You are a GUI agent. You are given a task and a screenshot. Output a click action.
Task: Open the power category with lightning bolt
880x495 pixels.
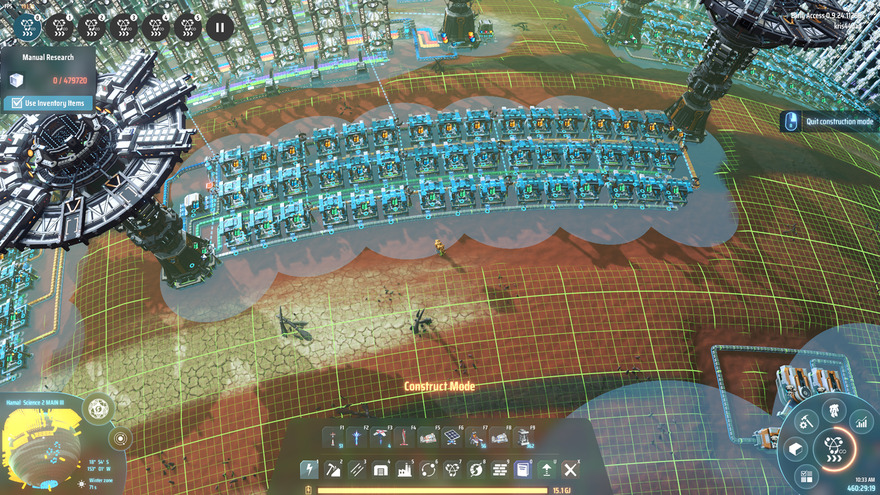coord(309,469)
